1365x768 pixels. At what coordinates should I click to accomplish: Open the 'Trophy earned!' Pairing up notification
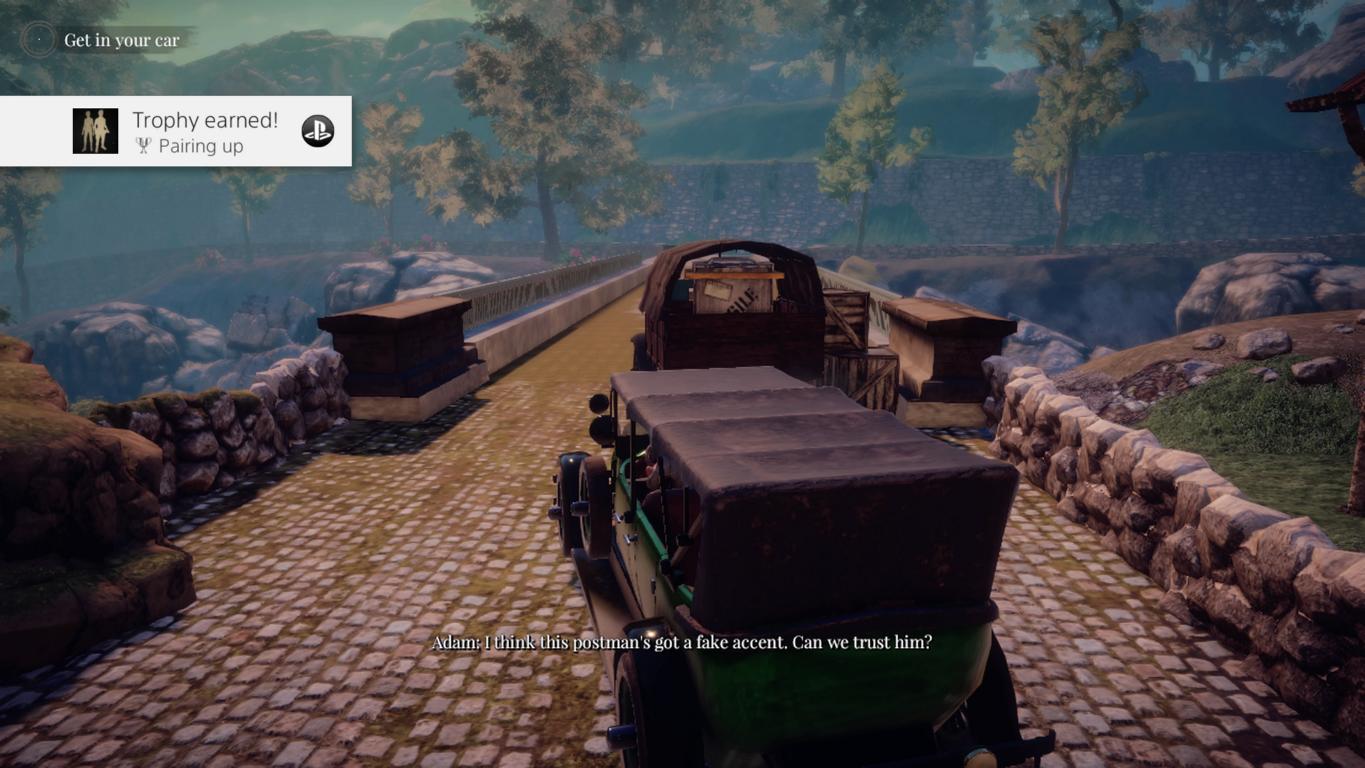205,132
